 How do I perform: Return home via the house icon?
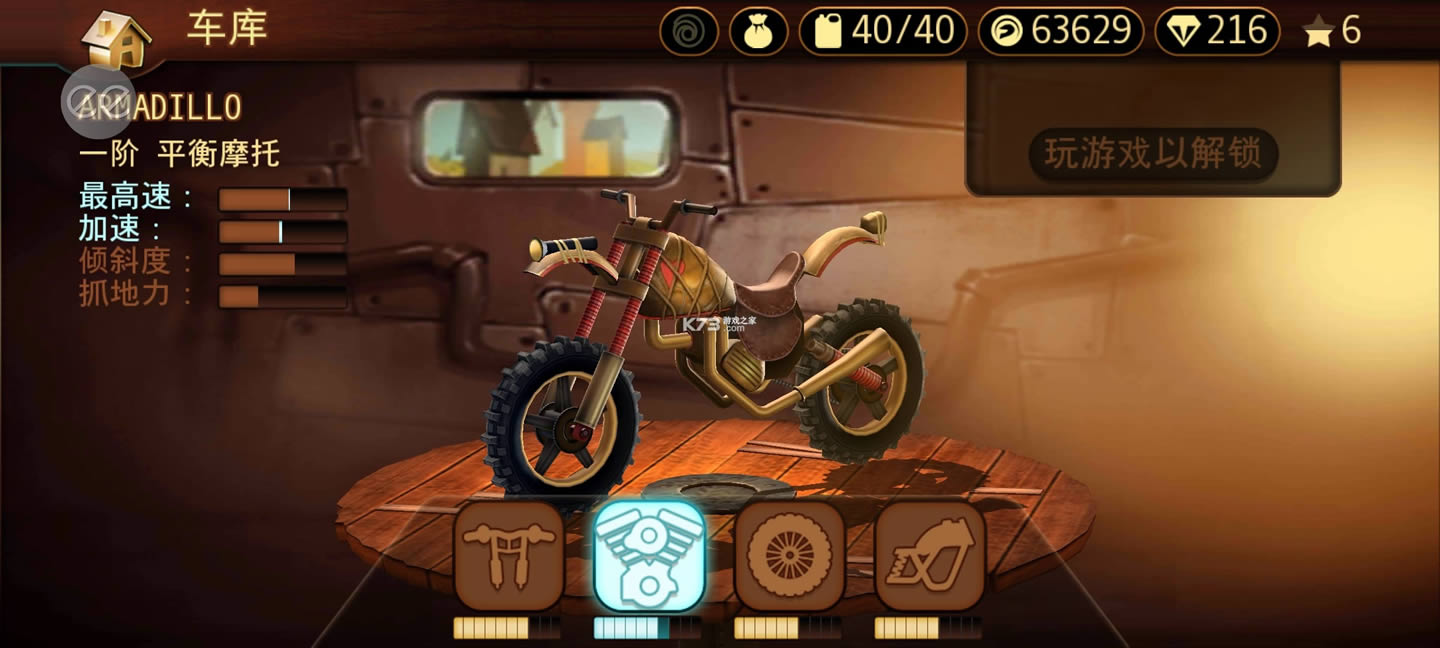(116, 38)
